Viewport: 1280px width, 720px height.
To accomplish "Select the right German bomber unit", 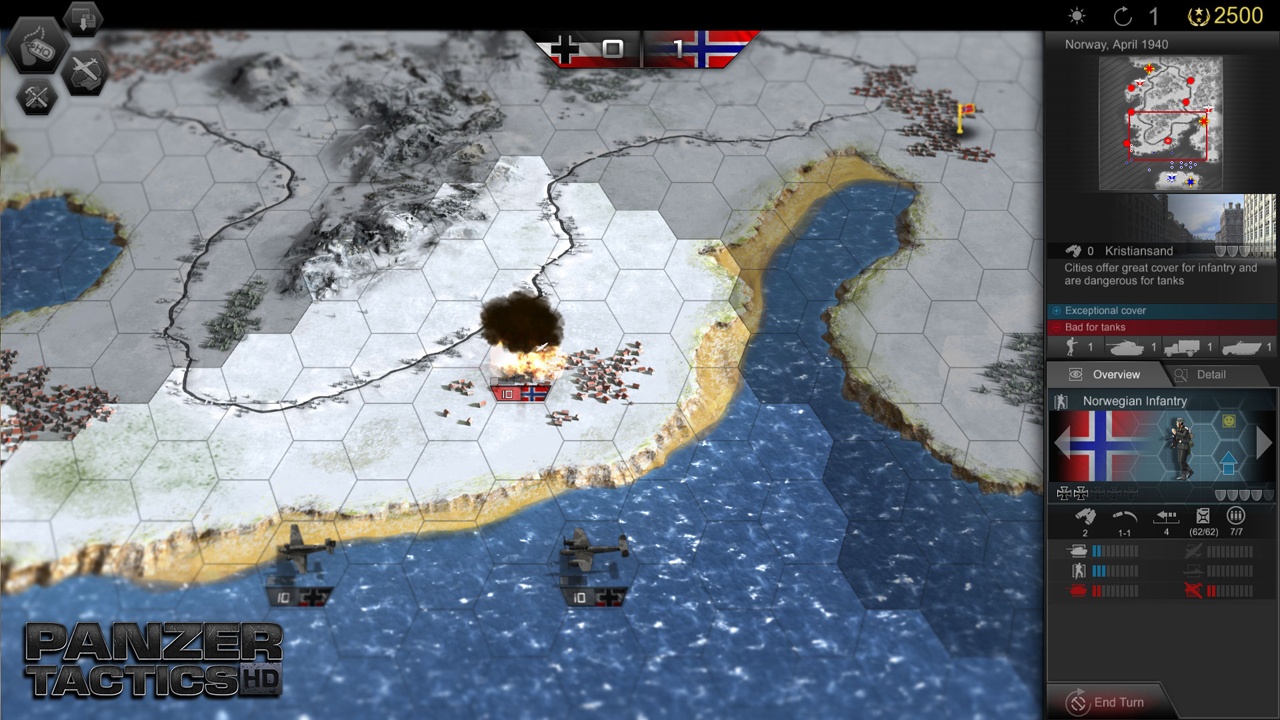I will 594,565.
